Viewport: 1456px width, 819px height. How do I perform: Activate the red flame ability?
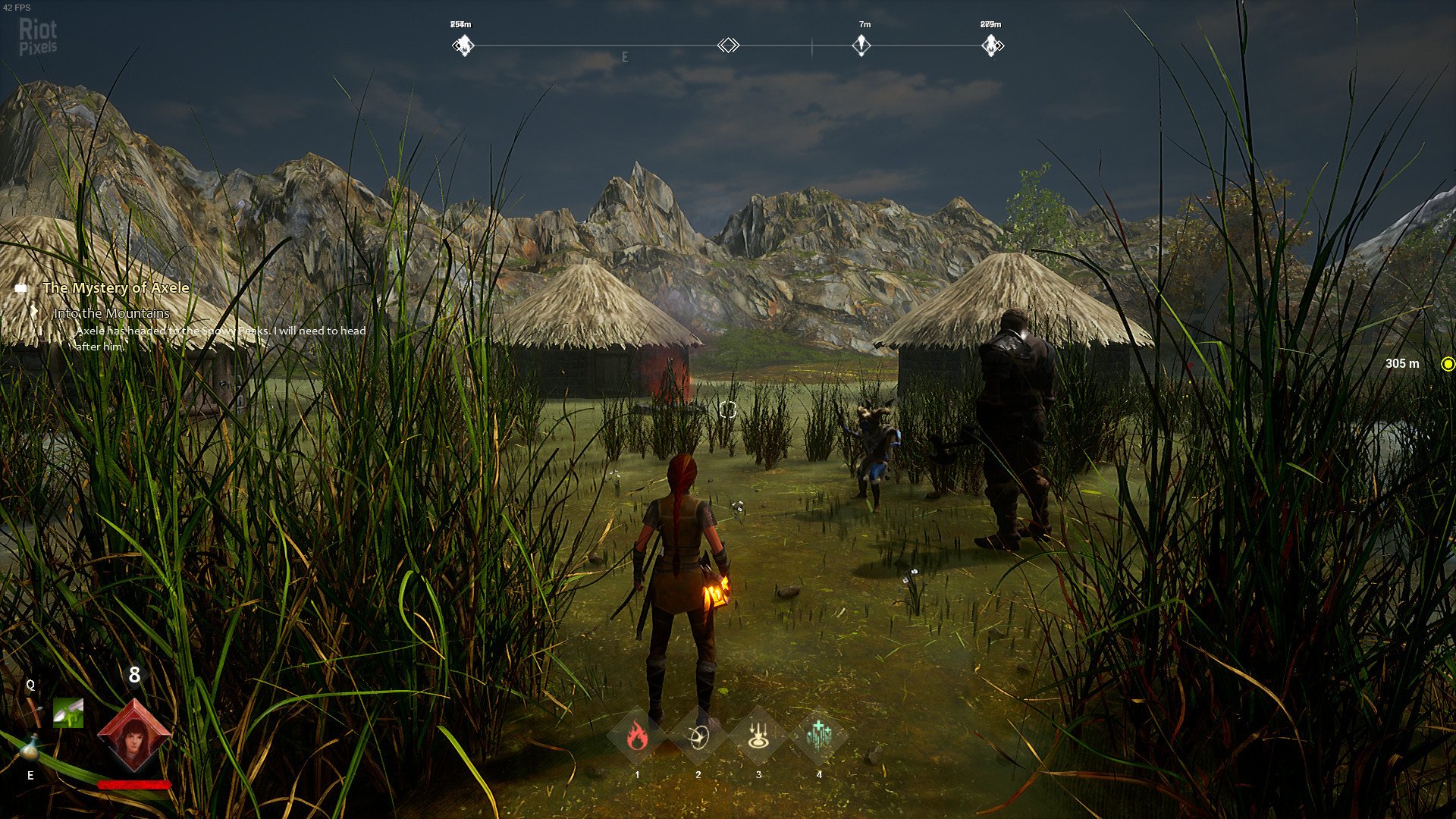(x=637, y=736)
